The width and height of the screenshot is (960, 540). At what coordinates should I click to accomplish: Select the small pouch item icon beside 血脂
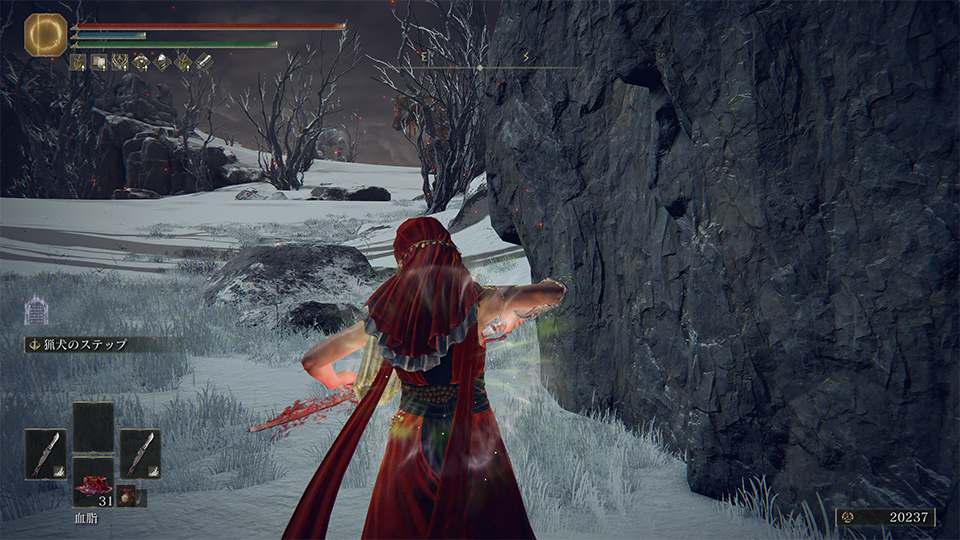[127, 496]
